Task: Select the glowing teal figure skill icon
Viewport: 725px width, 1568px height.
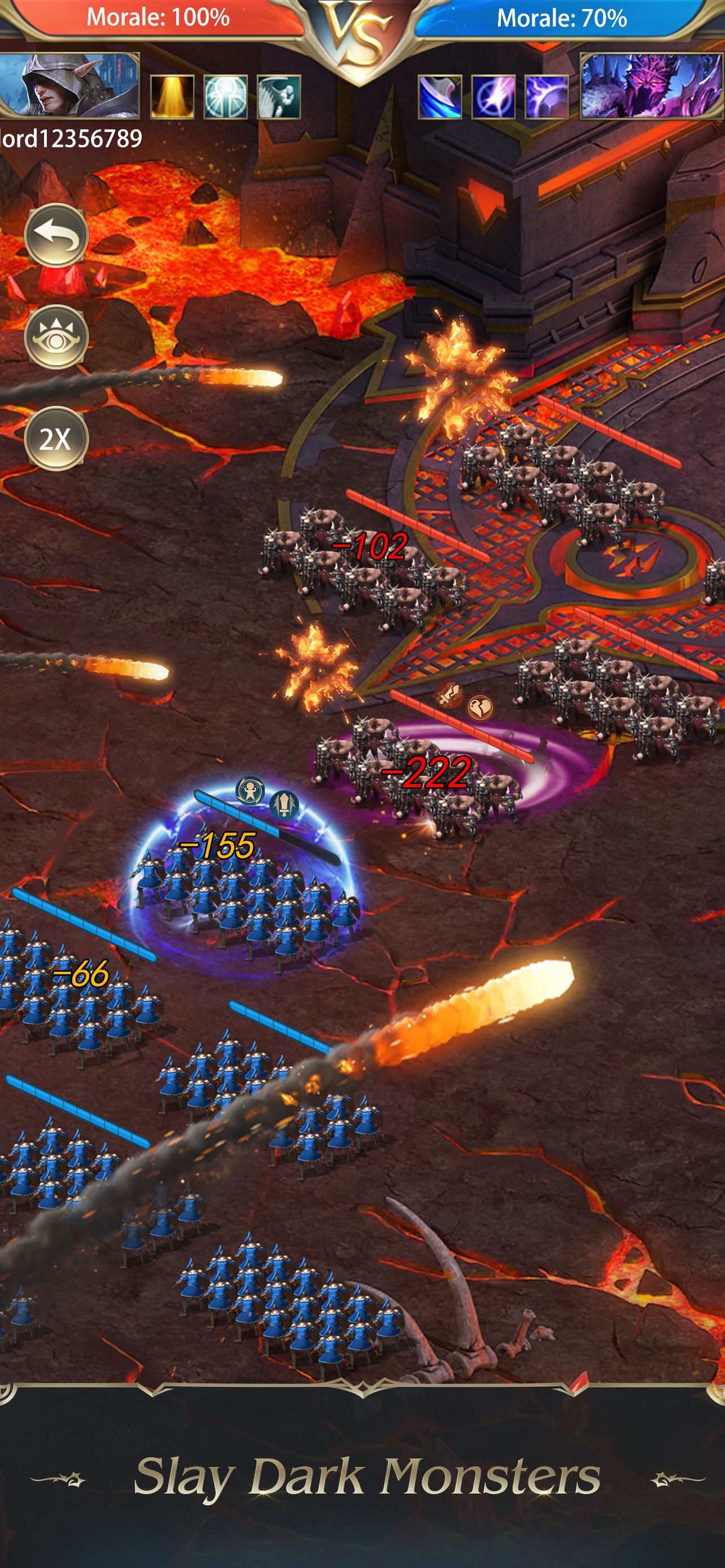Action: tap(225, 97)
